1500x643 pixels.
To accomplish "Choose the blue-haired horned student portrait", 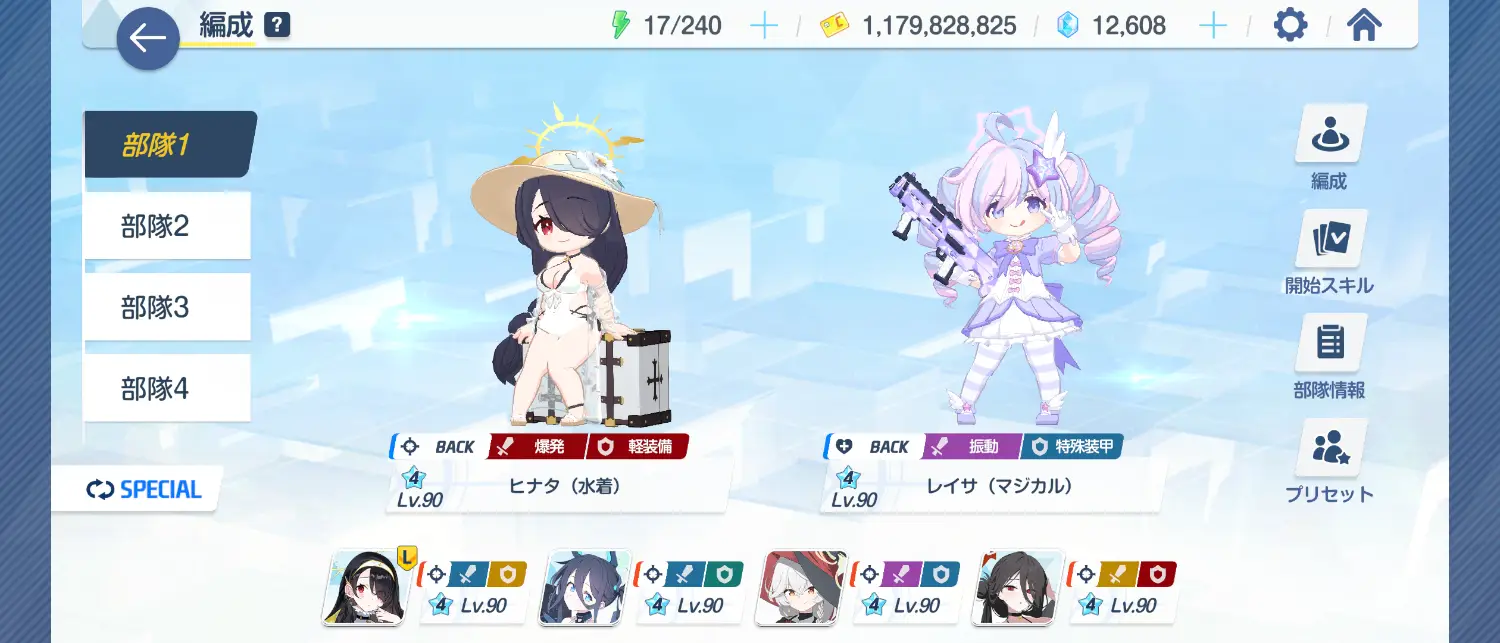I will coord(585,588).
